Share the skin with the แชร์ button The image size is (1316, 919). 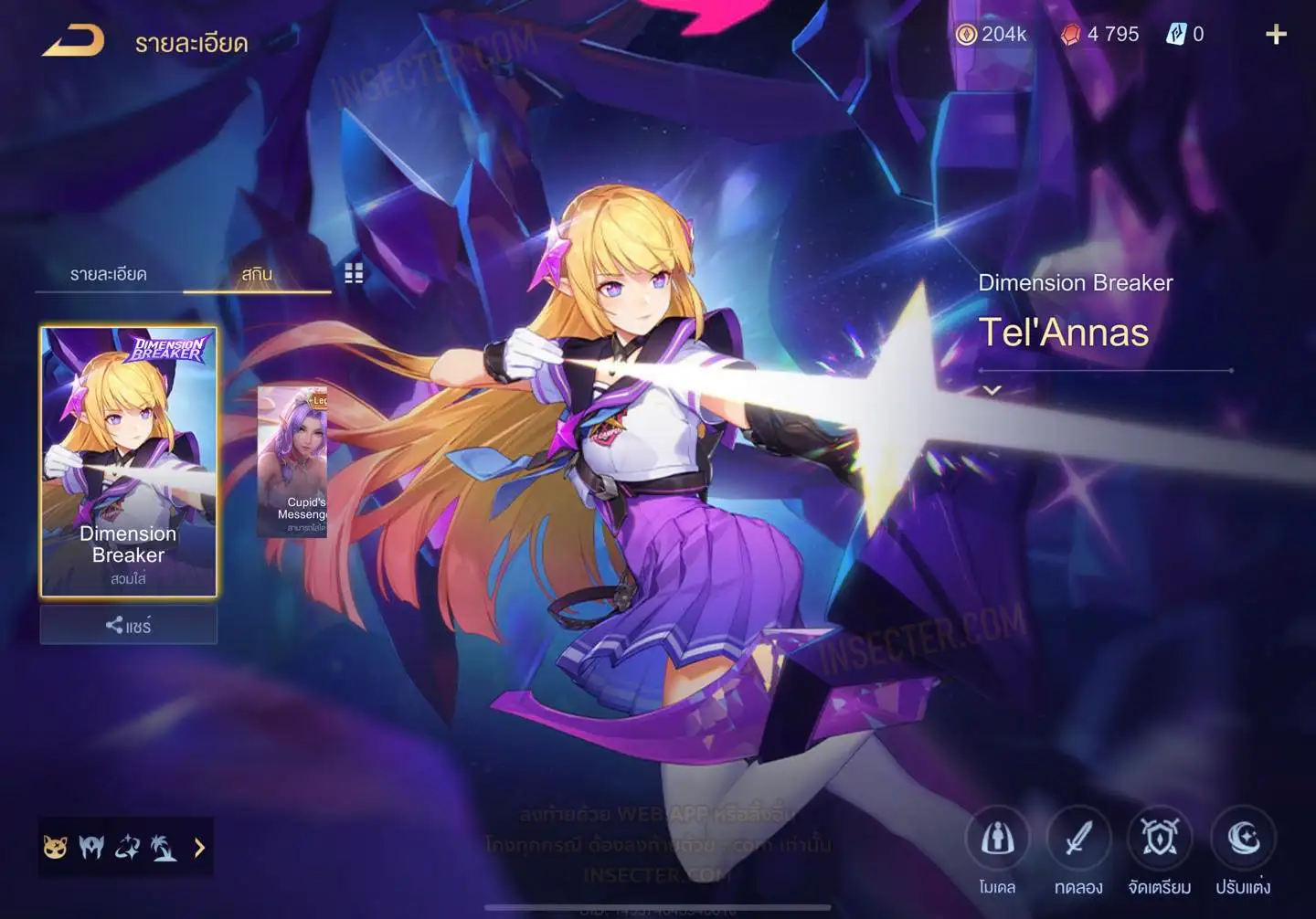pos(129,626)
